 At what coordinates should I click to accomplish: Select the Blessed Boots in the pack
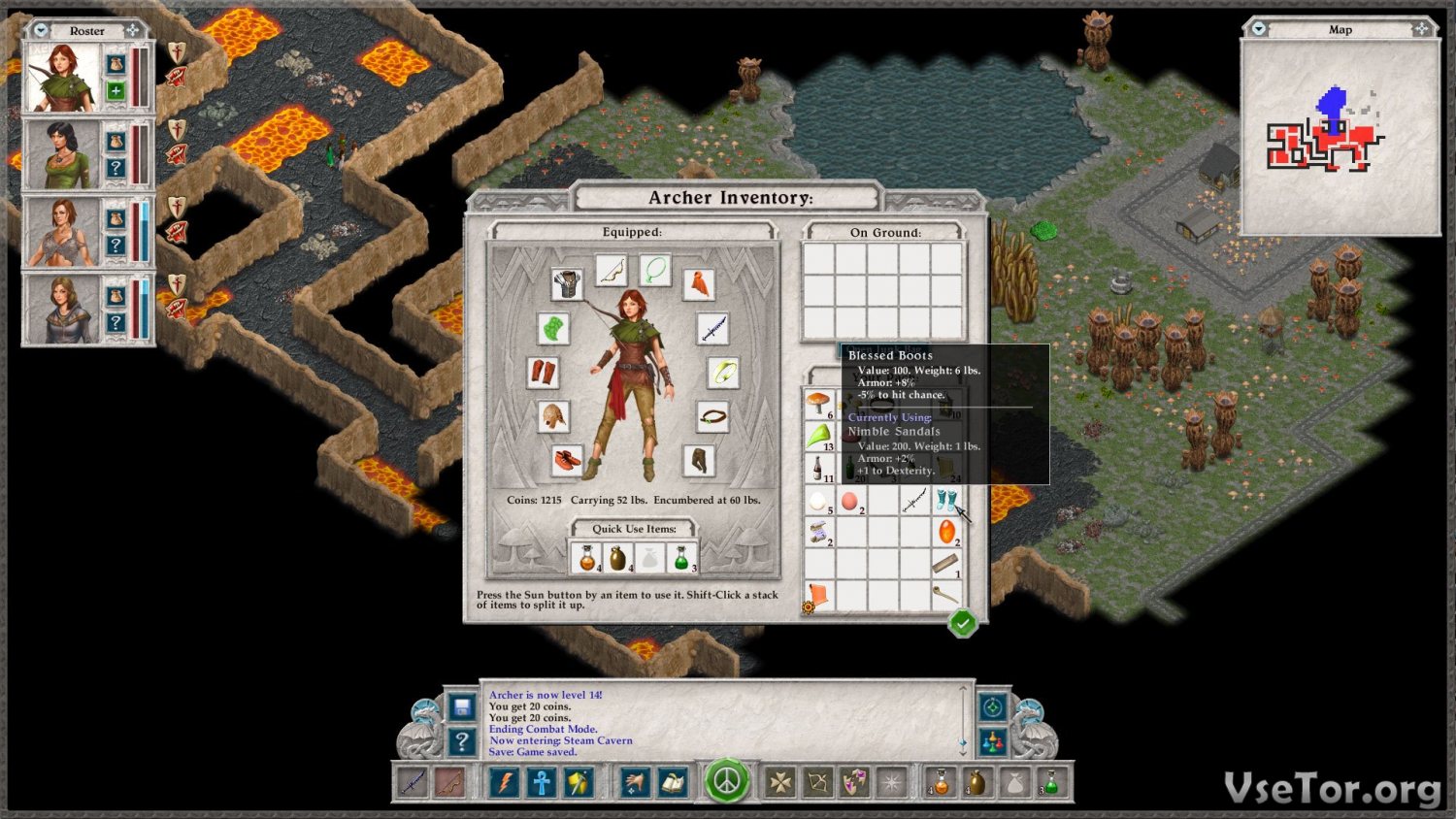[946, 501]
